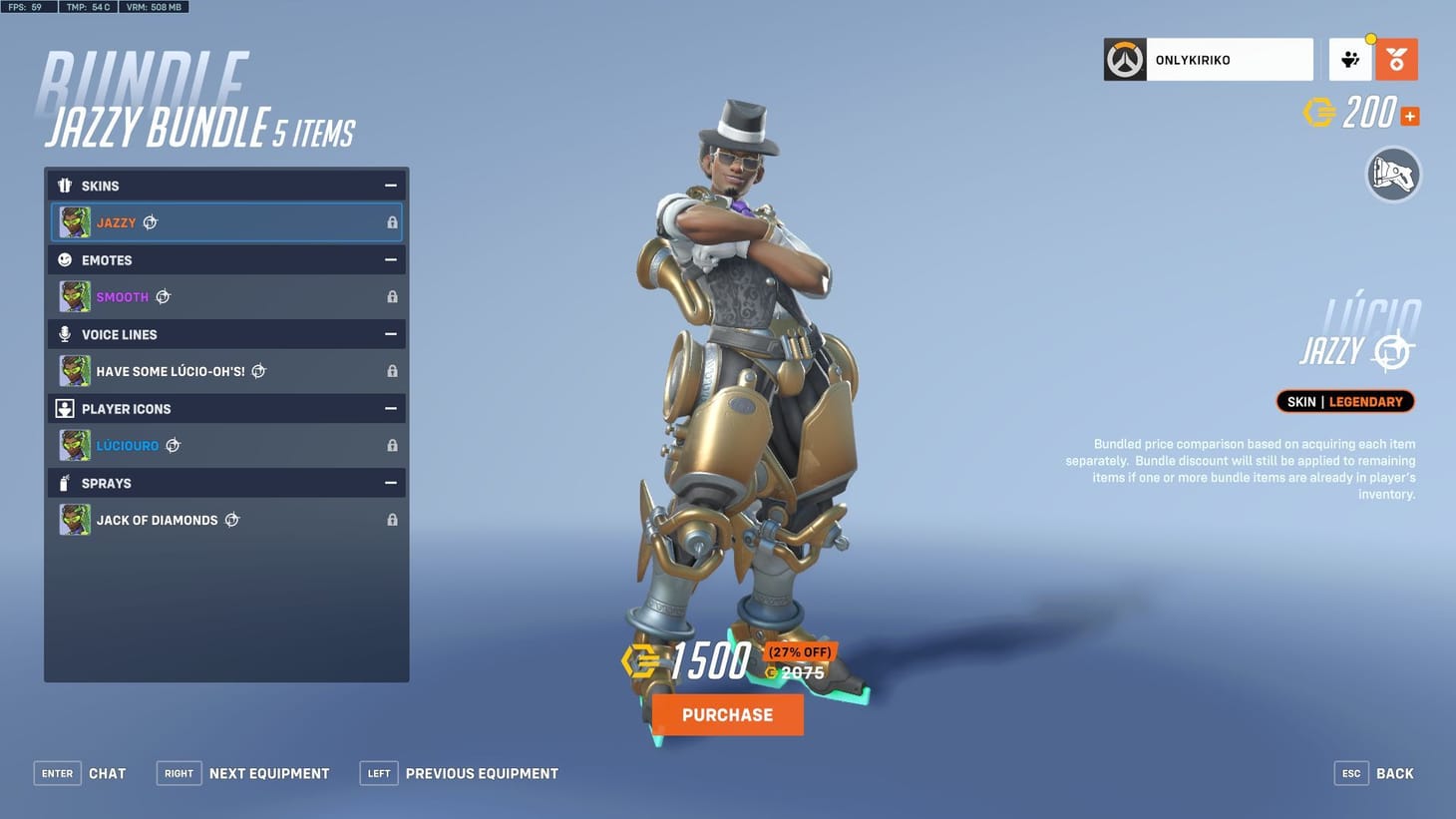Viewport: 1456px width, 819px height.
Task: Open the social groups icon top right
Action: tap(1351, 59)
